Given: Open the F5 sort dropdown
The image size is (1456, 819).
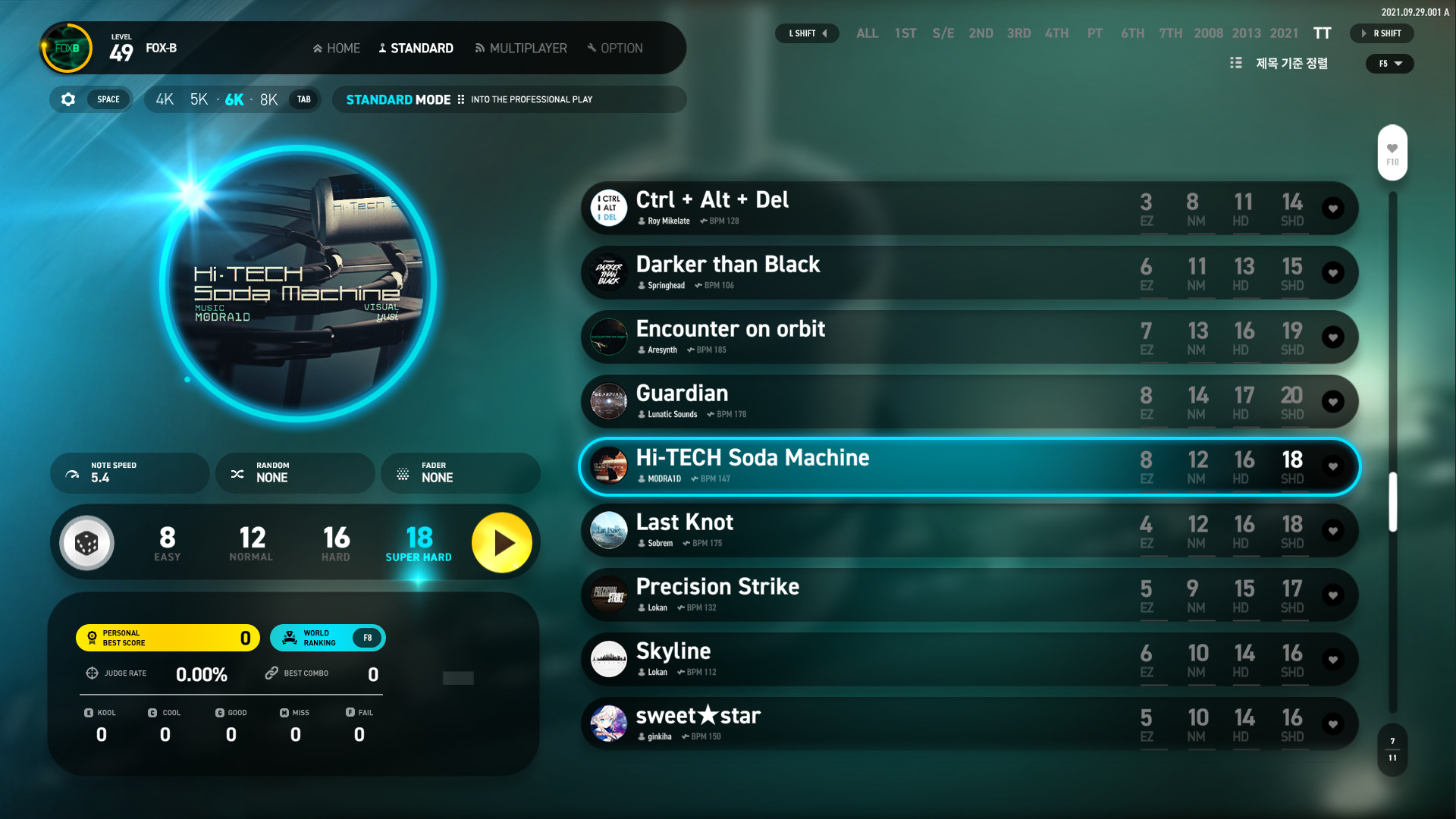Looking at the screenshot, I should click(1389, 64).
